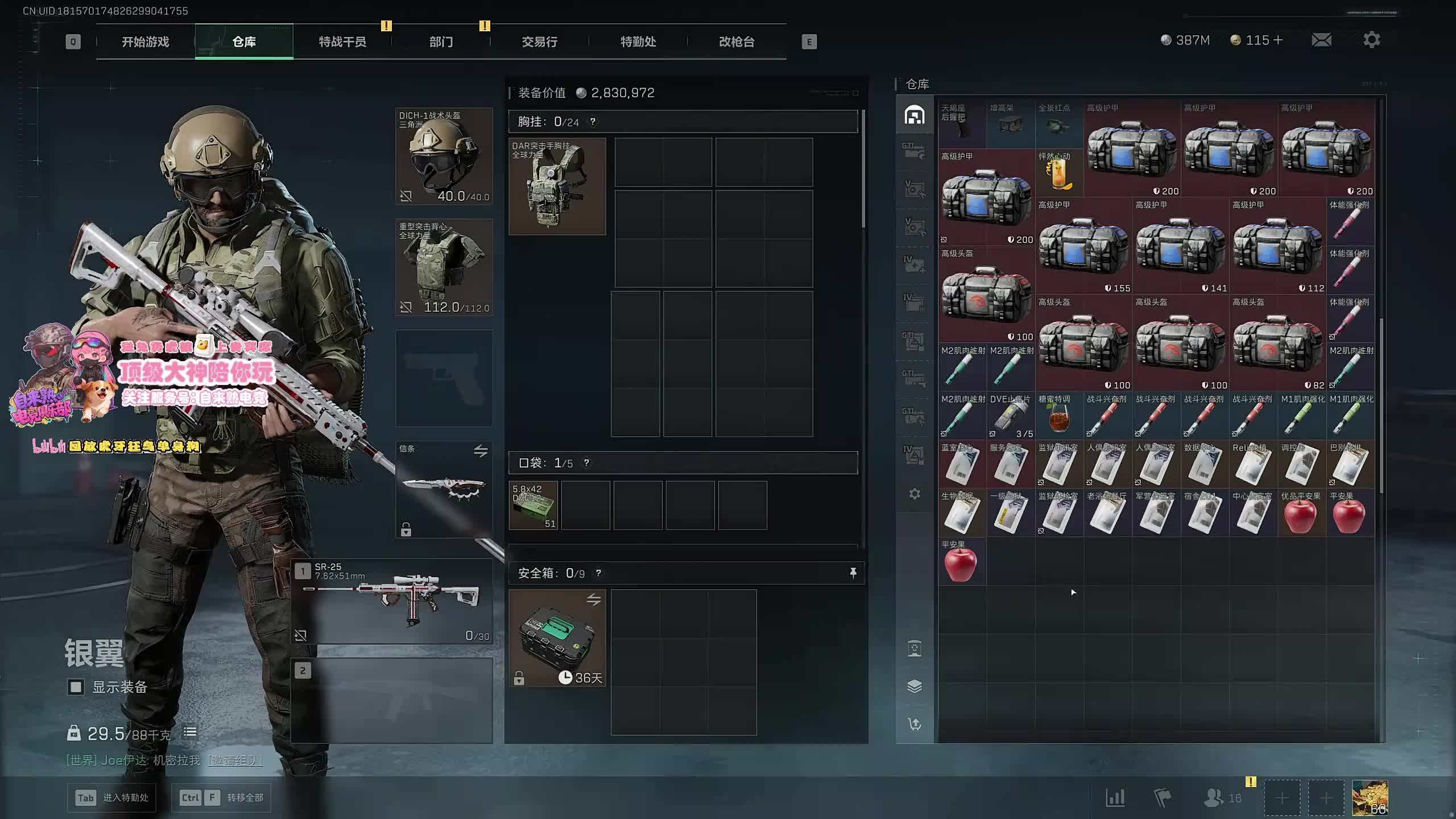
Task: Select the 重型突击背心 armor slot
Action: click(x=444, y=267)
